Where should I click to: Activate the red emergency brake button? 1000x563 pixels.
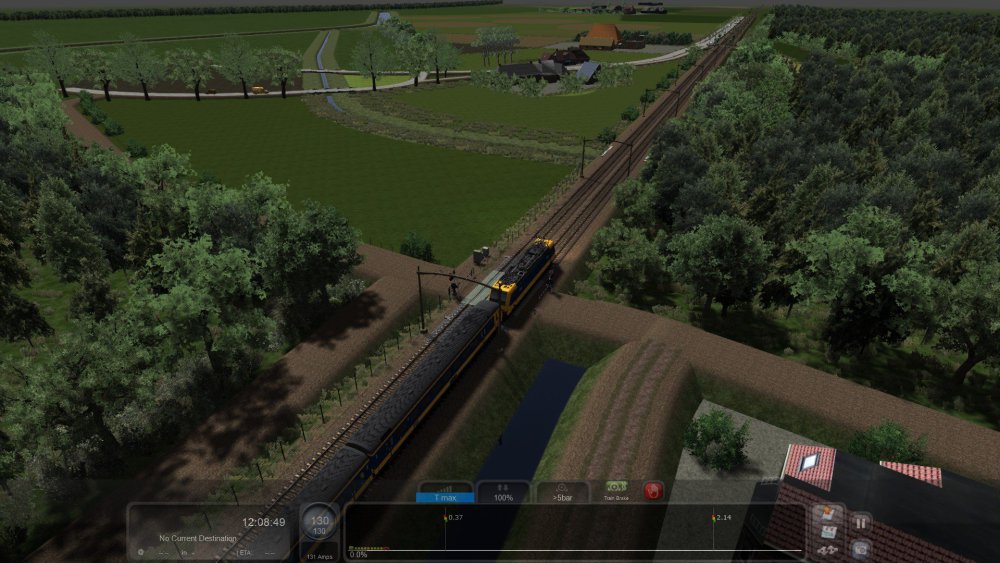(653, 491)
